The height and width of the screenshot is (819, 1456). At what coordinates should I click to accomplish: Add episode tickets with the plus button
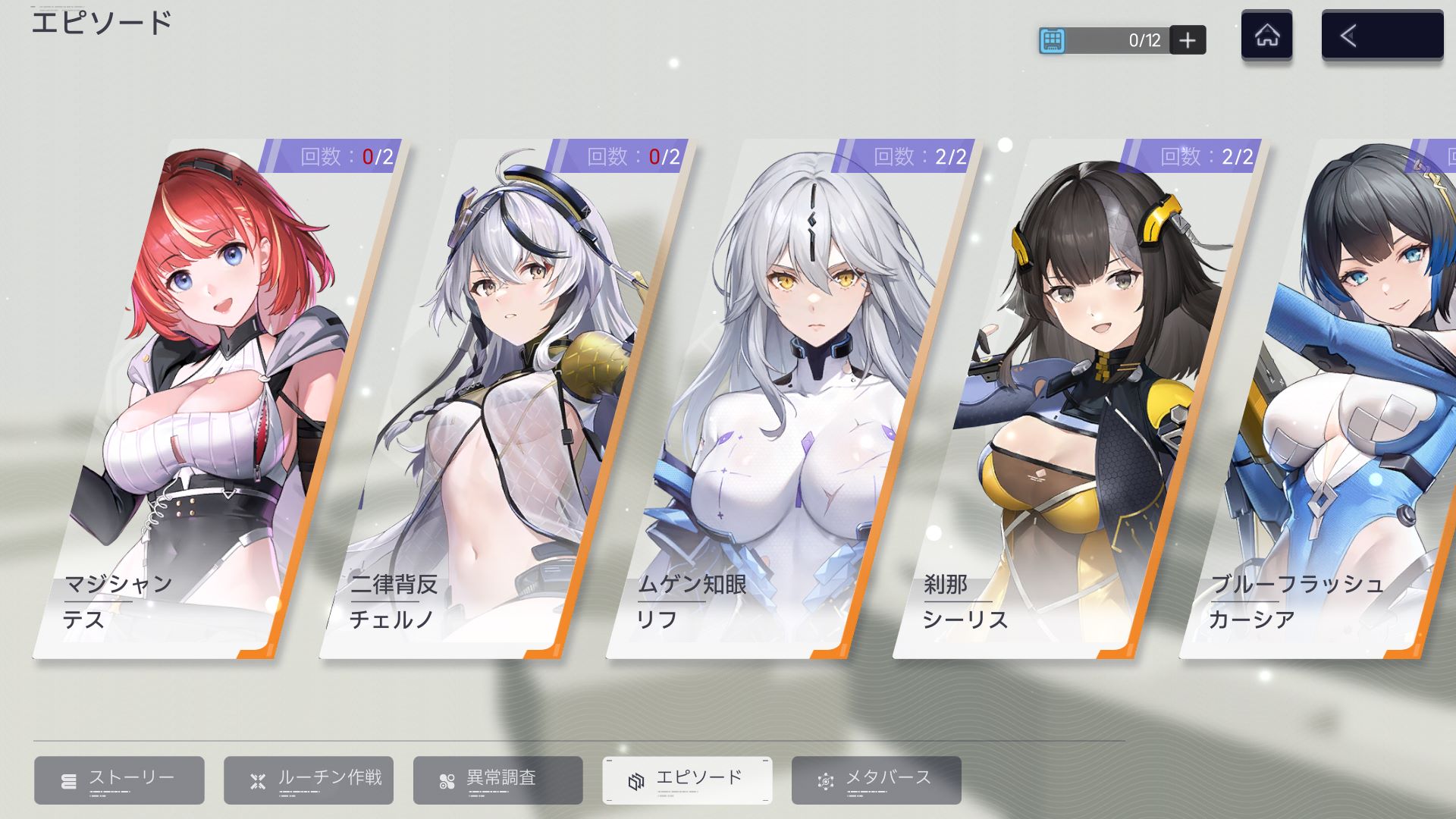[x=1188, y=40]
